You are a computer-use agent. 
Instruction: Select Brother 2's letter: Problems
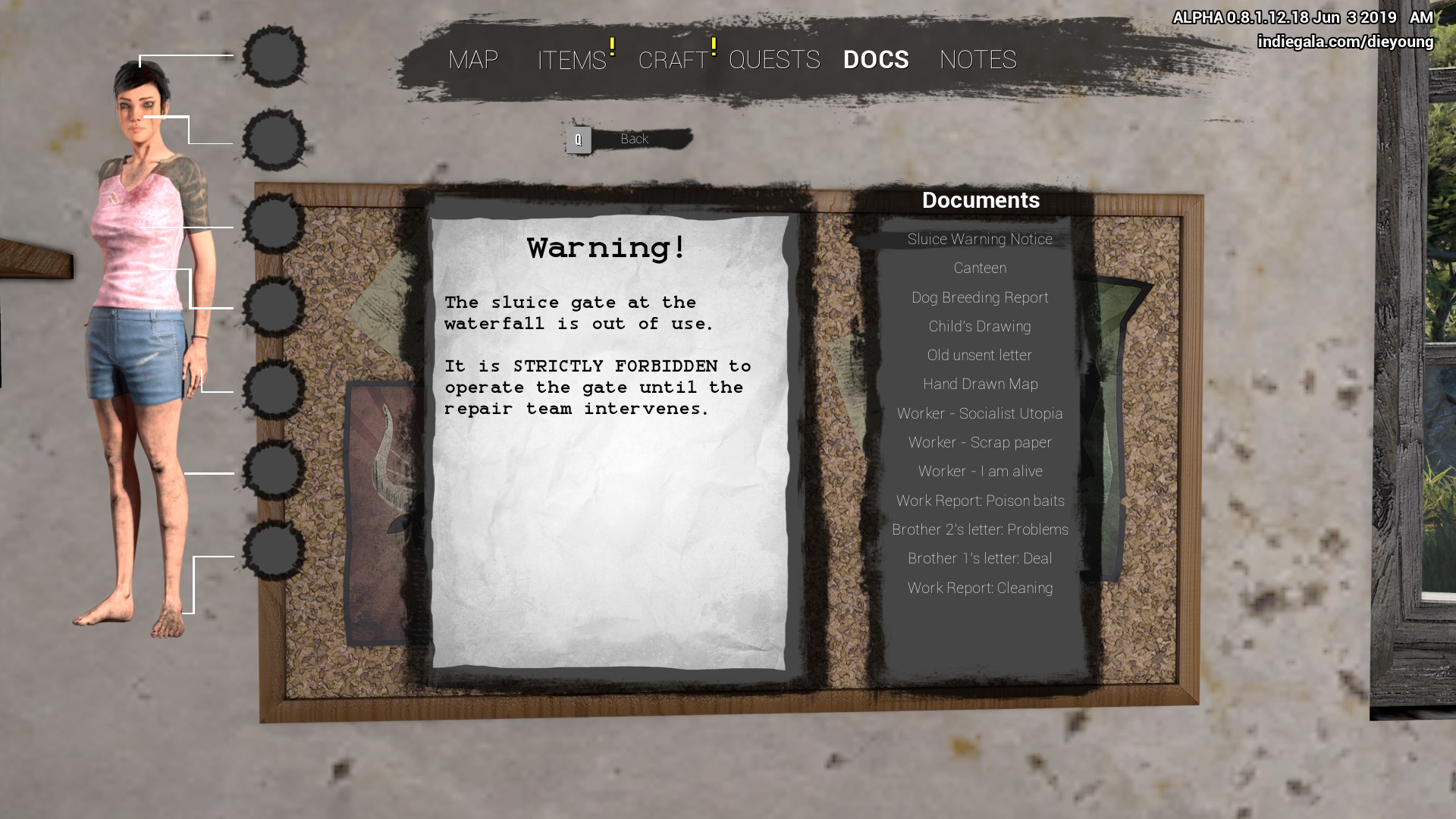click(x=980, y=530)
